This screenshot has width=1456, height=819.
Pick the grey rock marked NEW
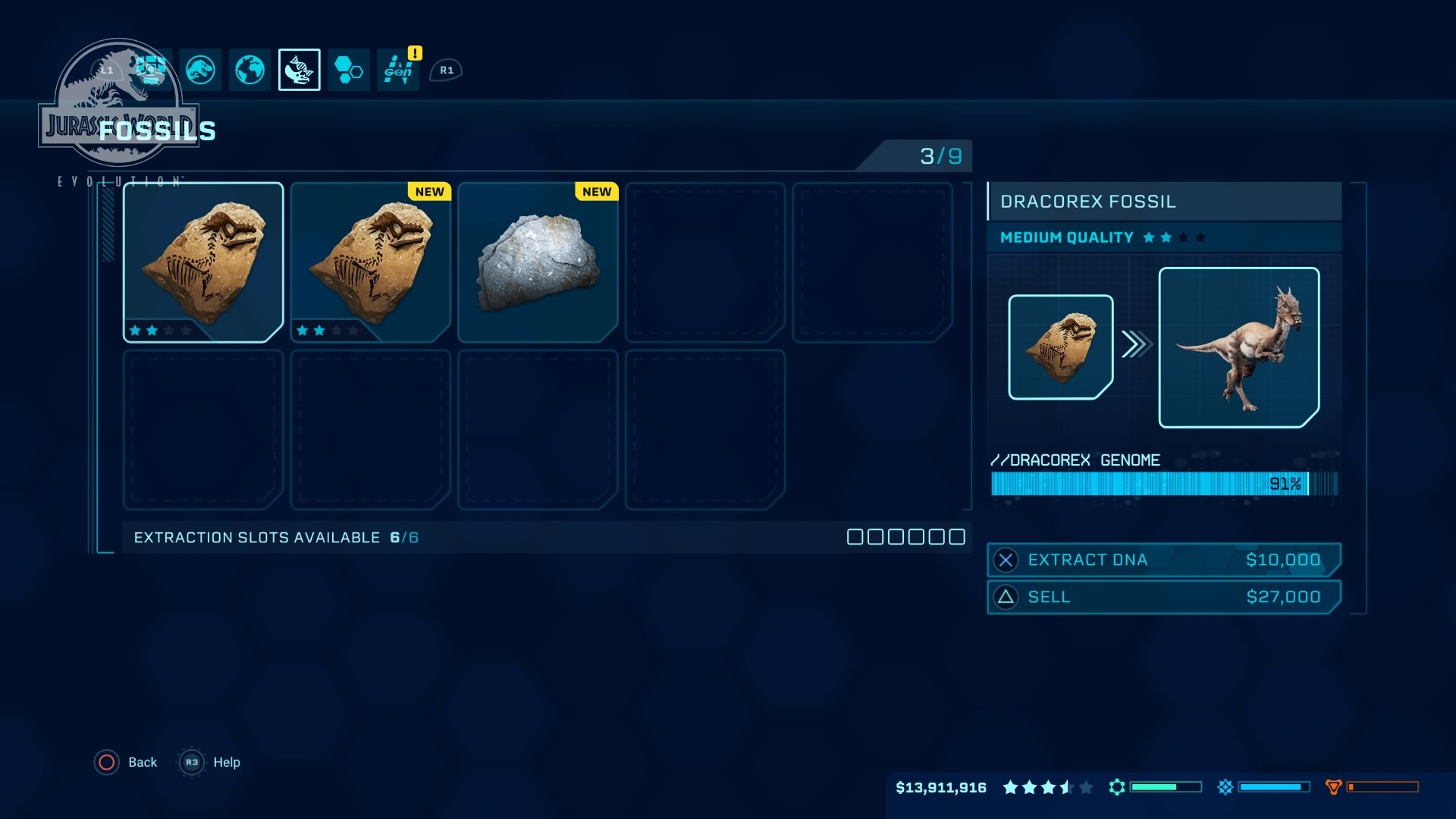[538, 262]
